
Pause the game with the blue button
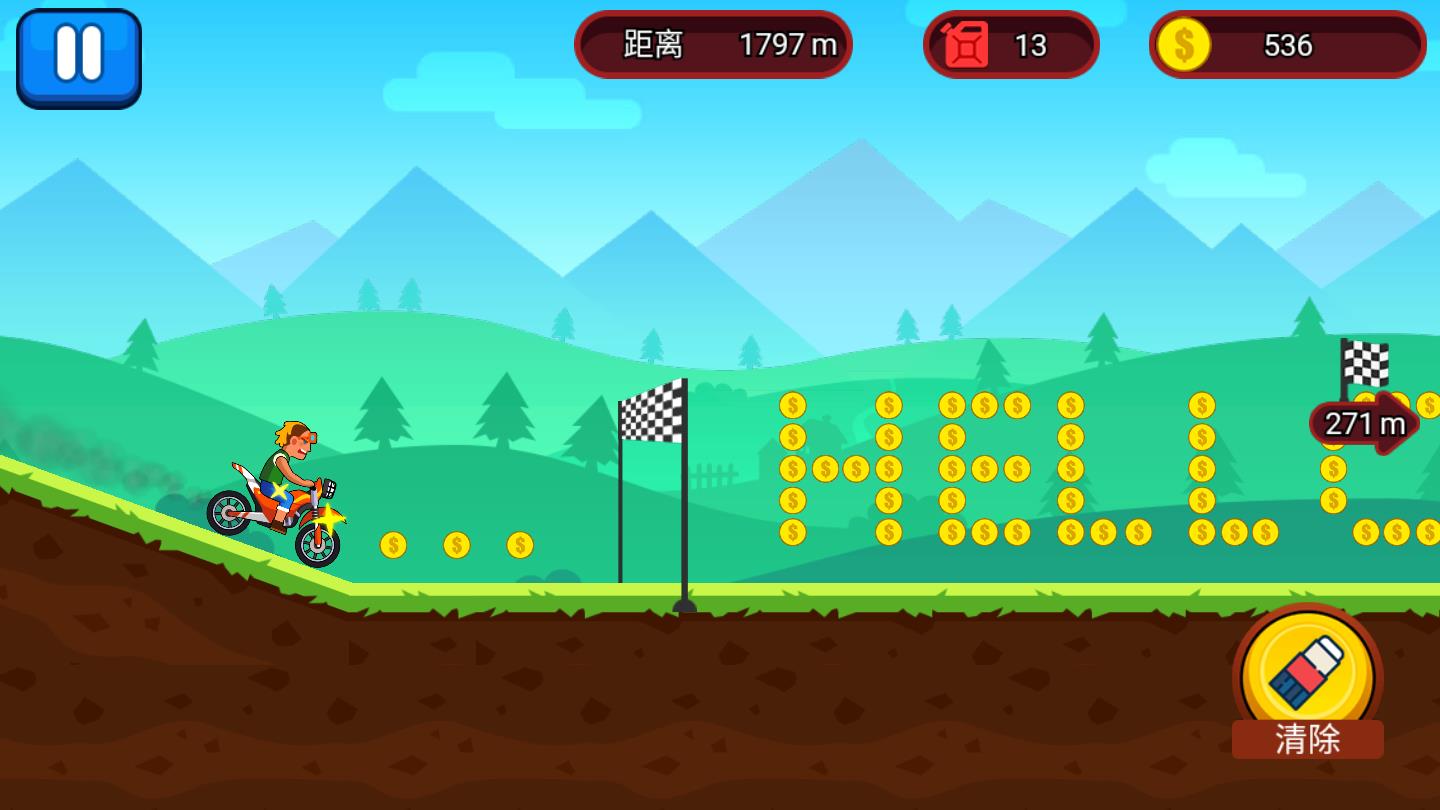click(79, 57)
